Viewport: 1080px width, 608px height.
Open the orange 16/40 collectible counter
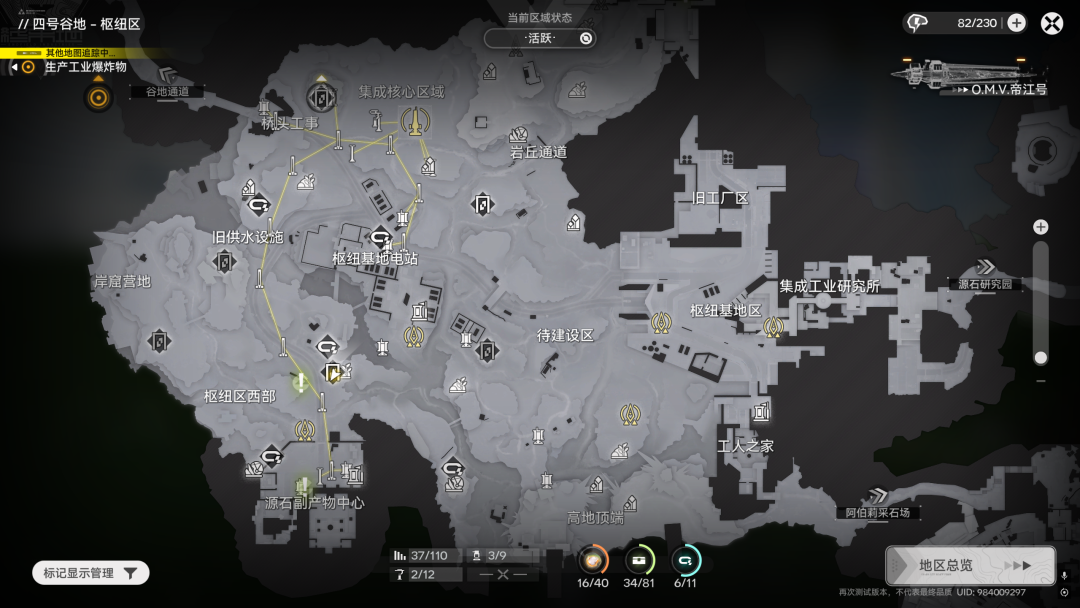point(592,561)
